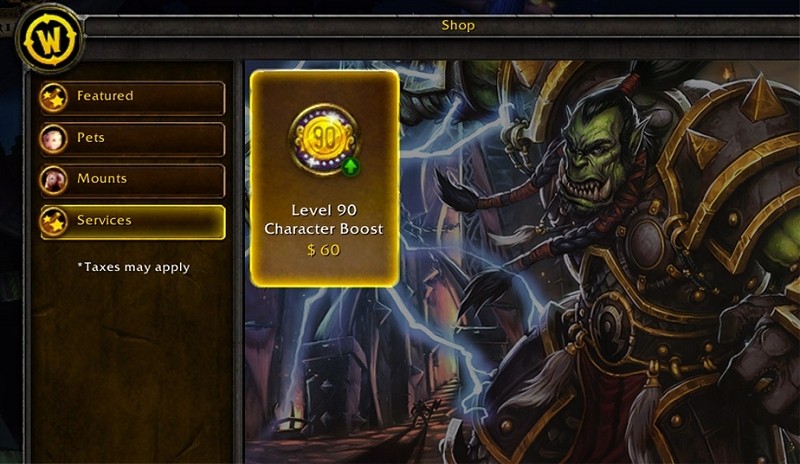Open the Featured shop category
This screenshot has width=800, height=464.
[x=132, y=97]
